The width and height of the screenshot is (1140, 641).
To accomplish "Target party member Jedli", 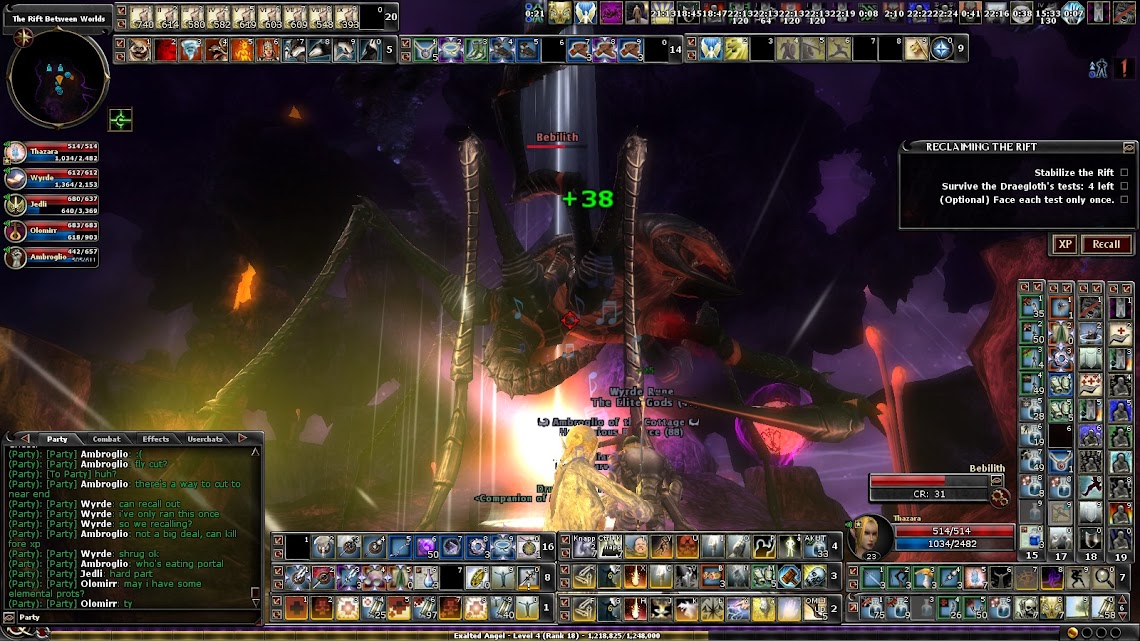I will point(52,205).
